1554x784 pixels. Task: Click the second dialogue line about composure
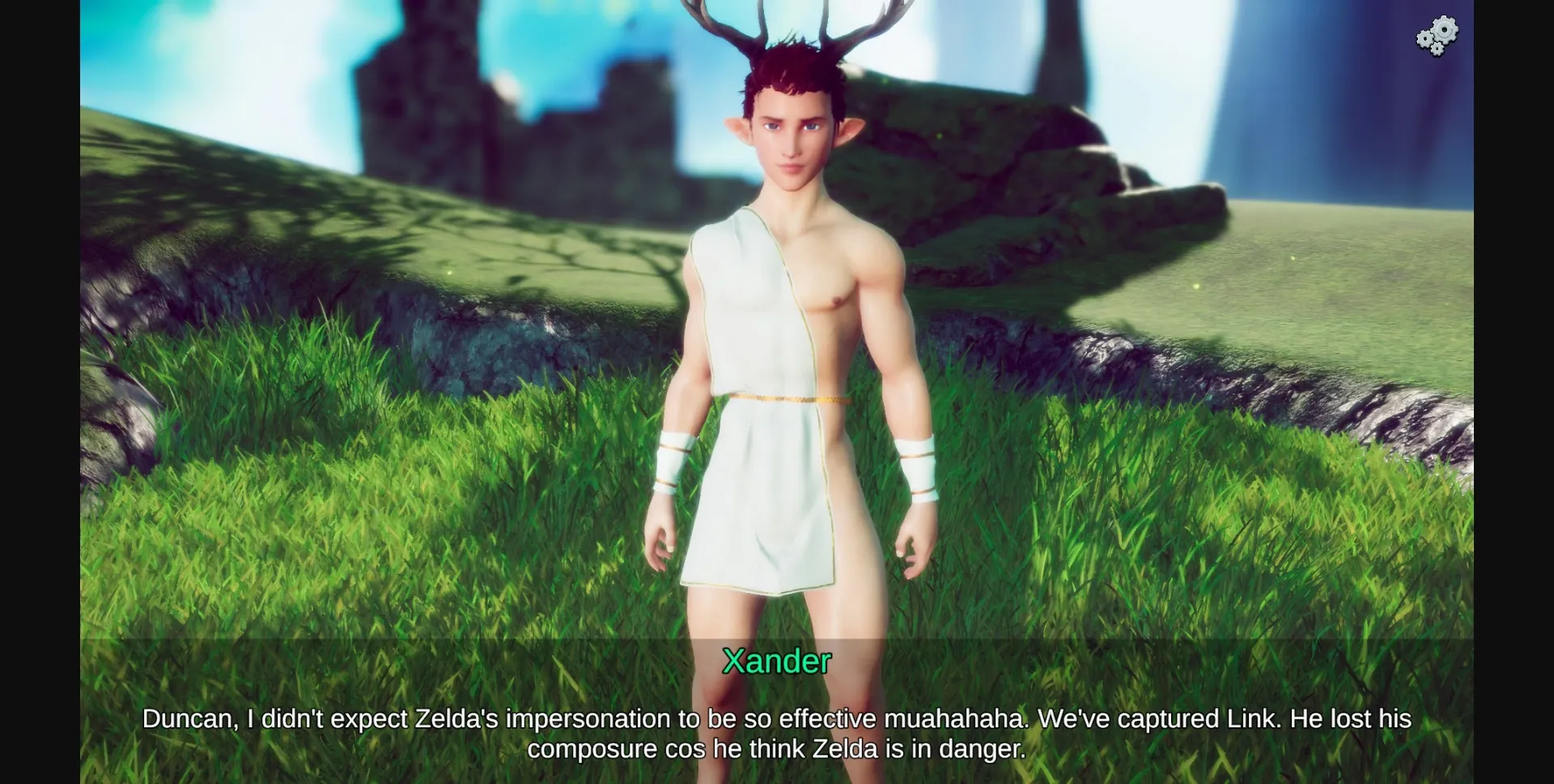tap(776, 749)
